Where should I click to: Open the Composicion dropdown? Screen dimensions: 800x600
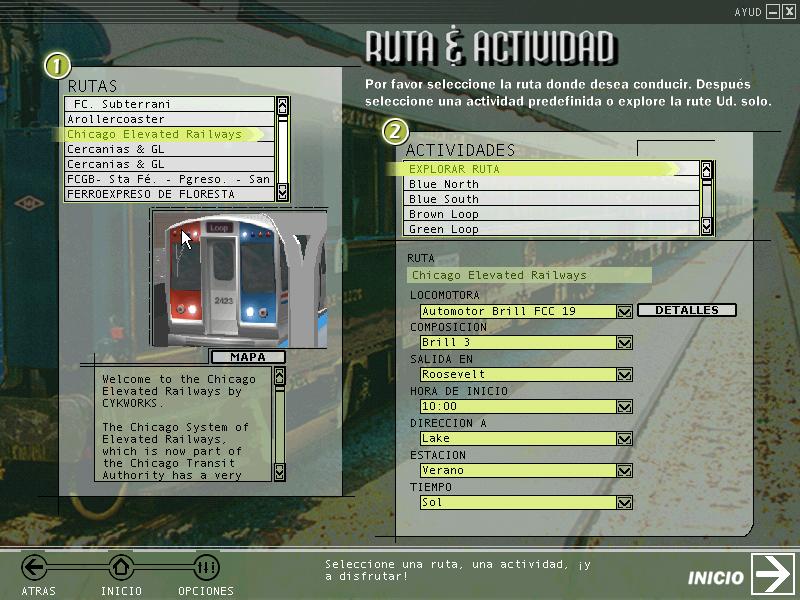point(625,343)
